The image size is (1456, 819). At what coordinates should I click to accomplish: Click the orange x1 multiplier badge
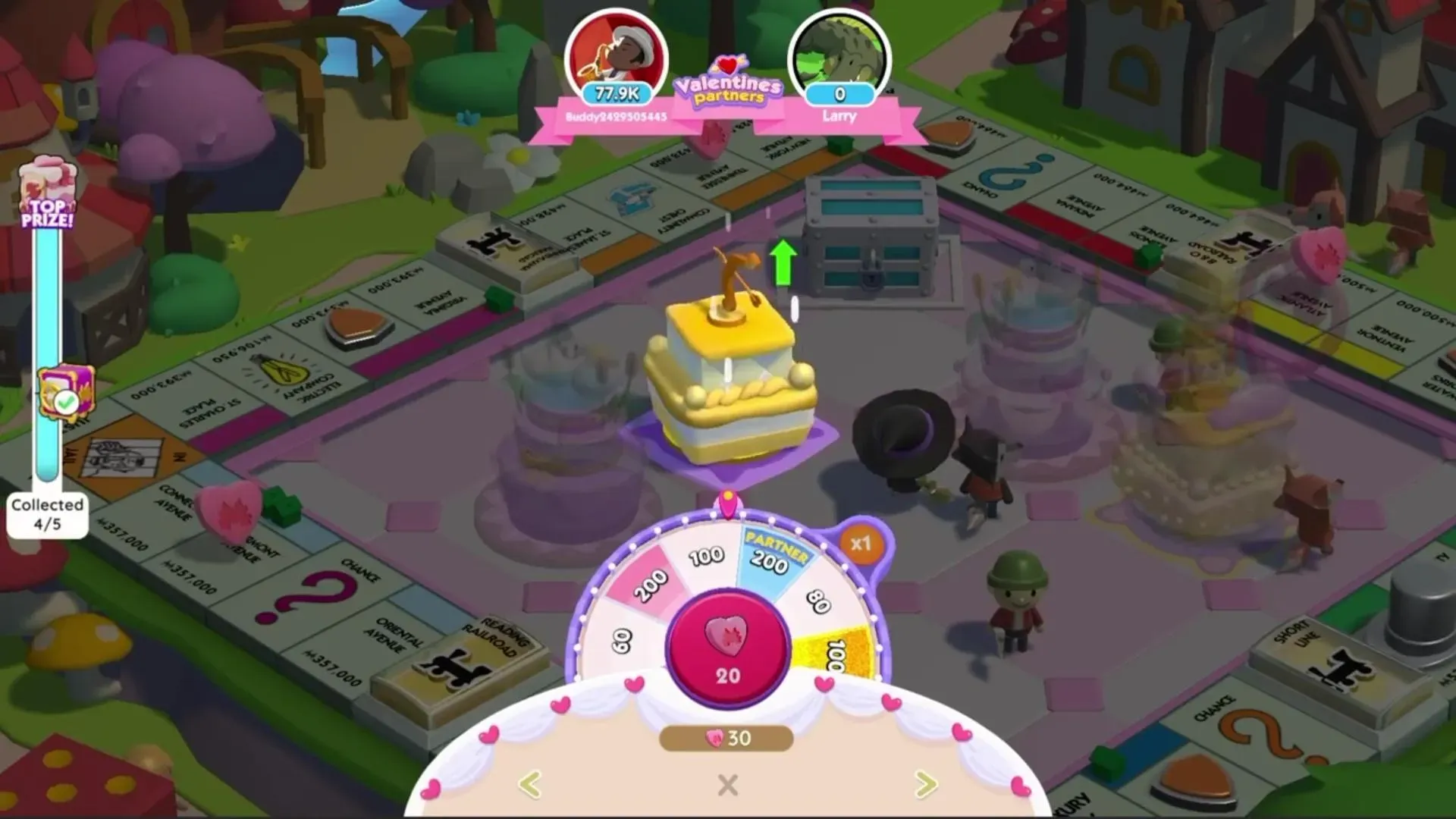pos(864,541)
